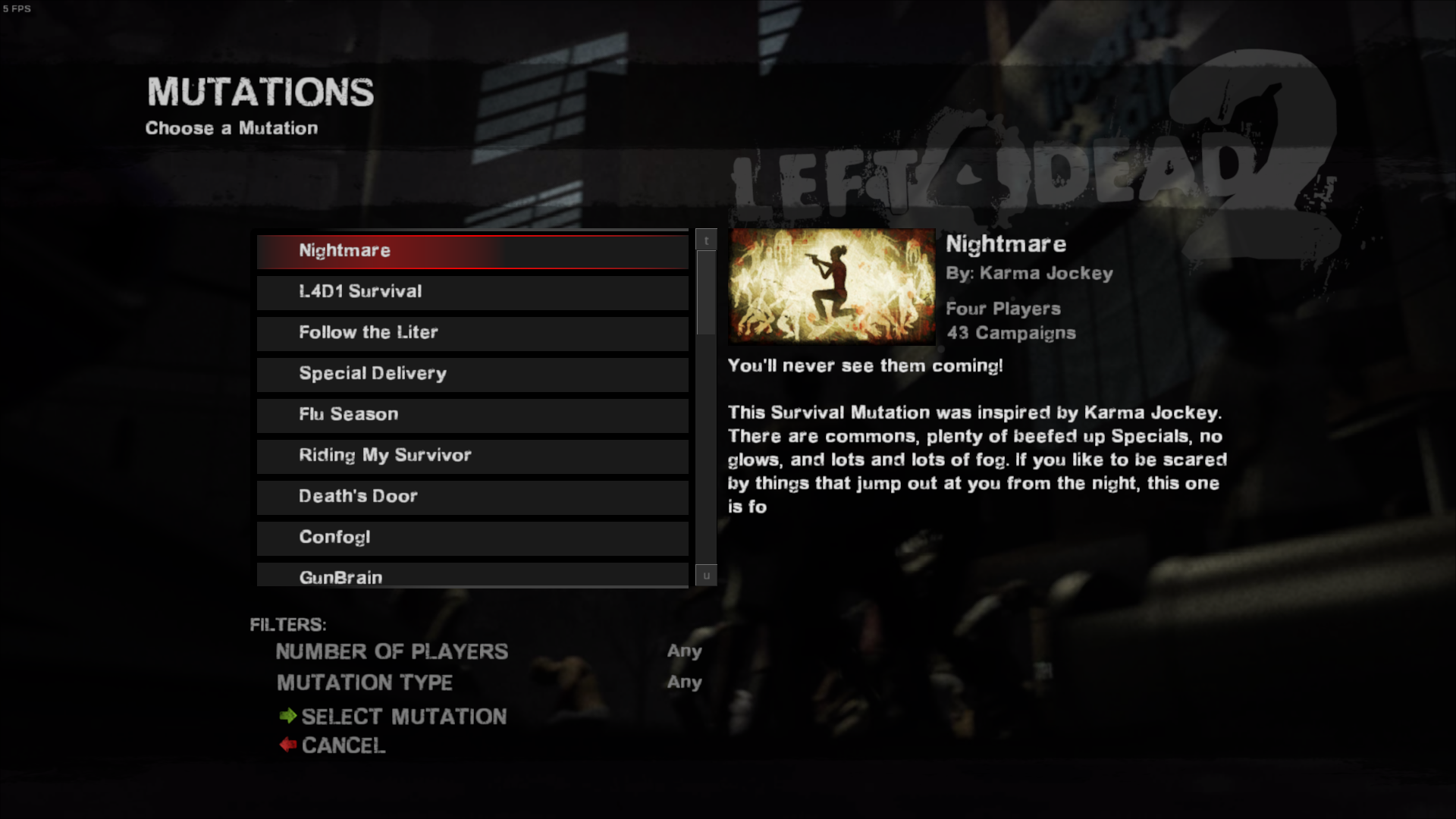This screenshot has height=819, width=1456.
Task: Click the Nightmare mutation preview thumbnail
Action: coord(831,287)
